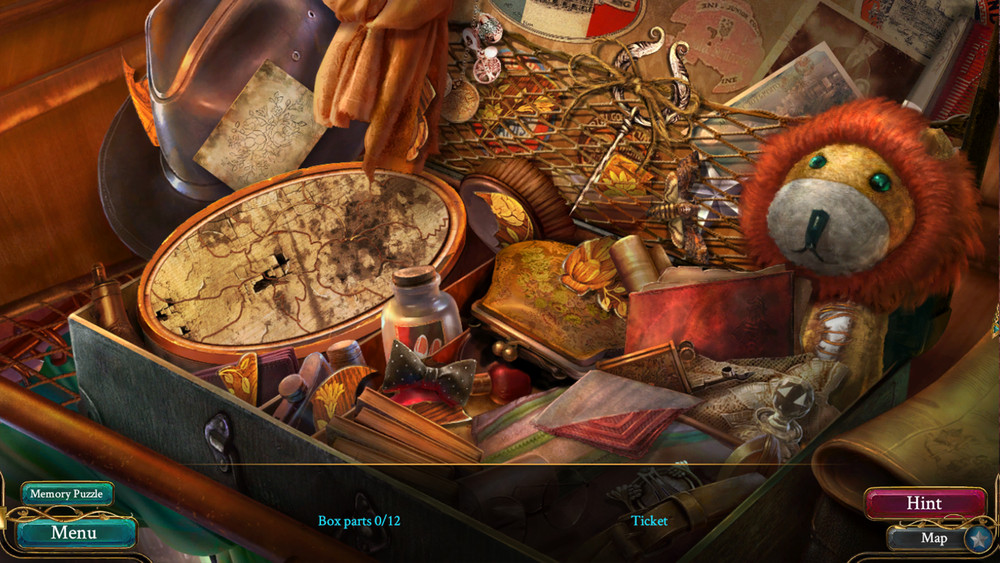Open the Menu button
Image resolution: width=1000 pixels, height=563 pixels.
(x=74, y=532)
